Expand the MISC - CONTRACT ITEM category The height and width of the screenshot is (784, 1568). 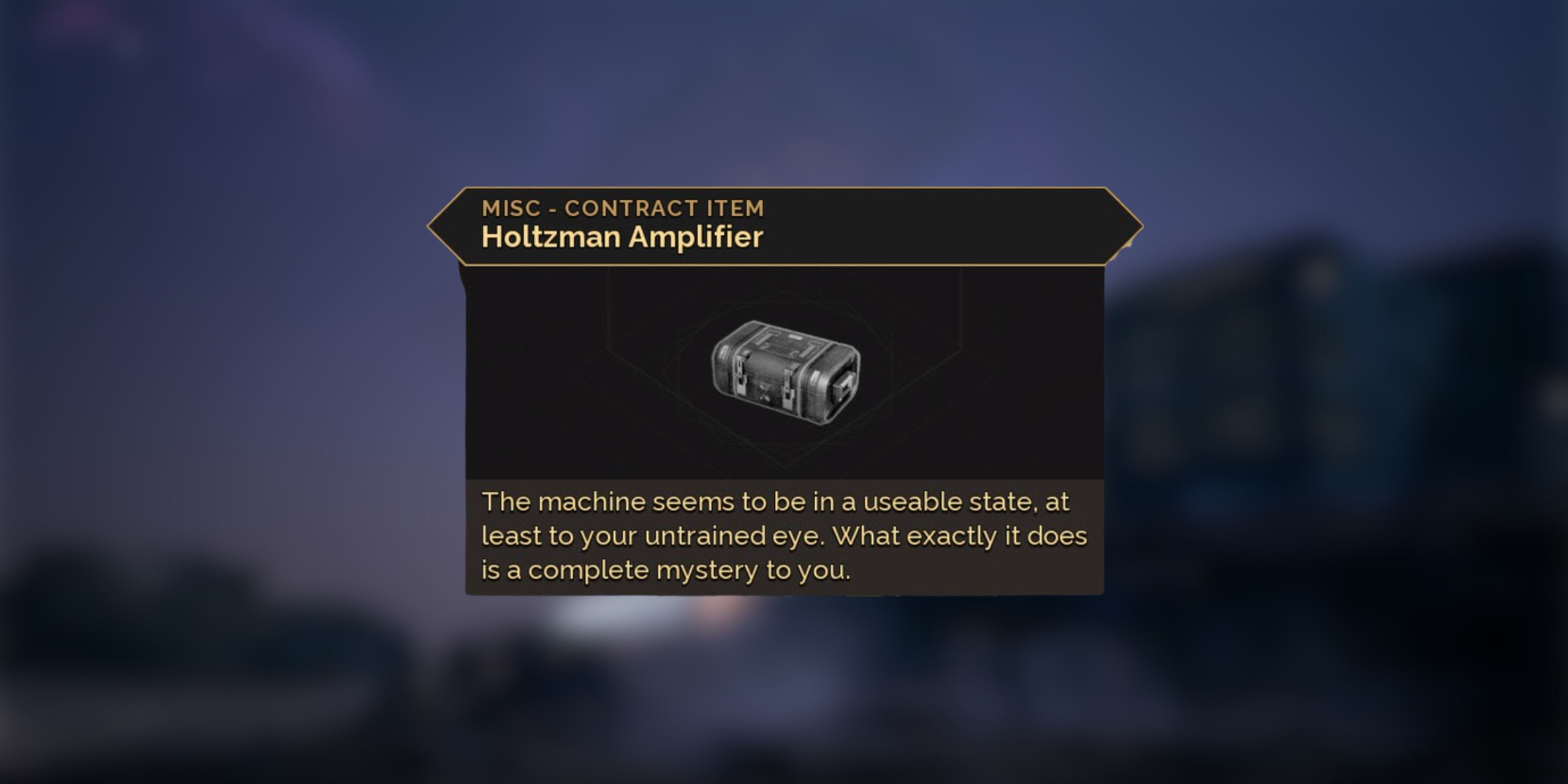(622, 208)
